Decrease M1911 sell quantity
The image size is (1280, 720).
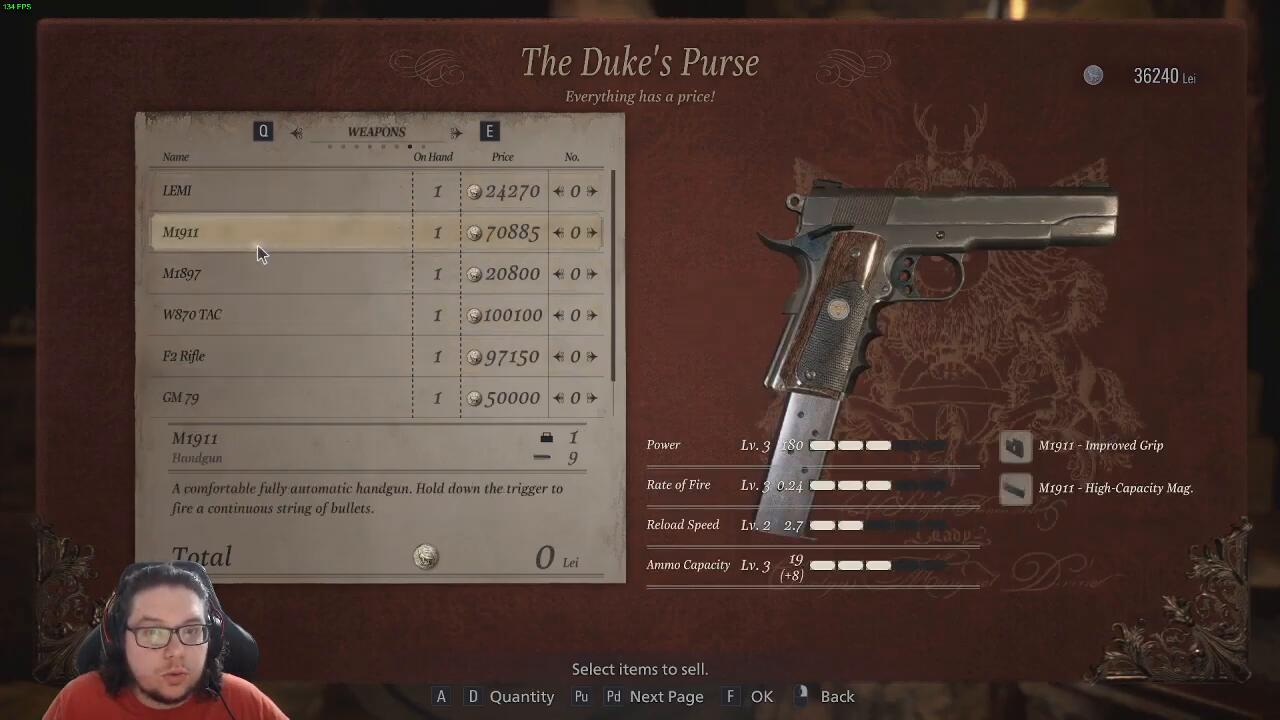point(559,232)
